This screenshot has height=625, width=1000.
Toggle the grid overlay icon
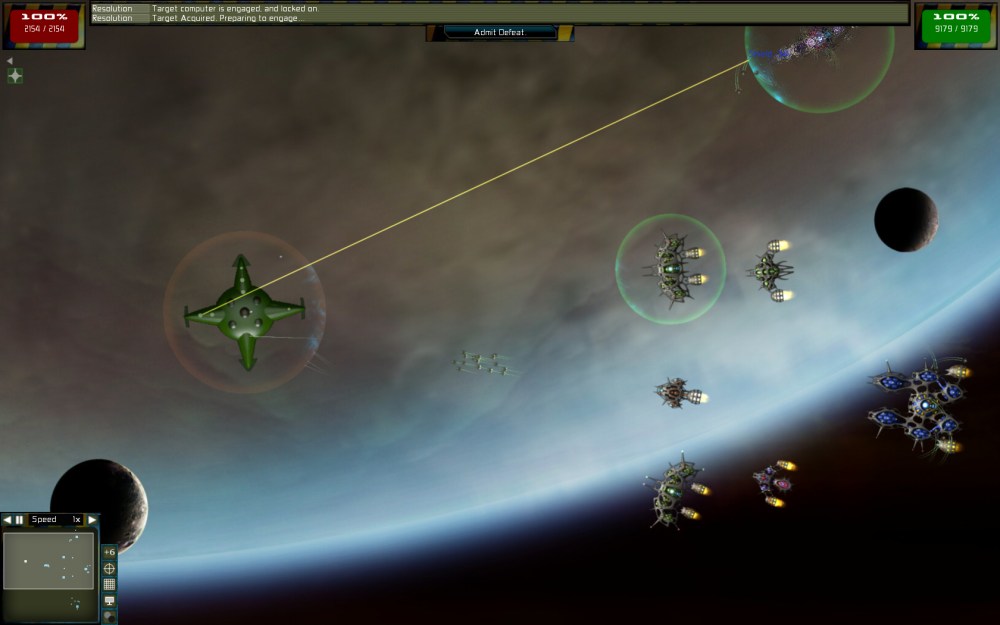[x=109, y=584]
